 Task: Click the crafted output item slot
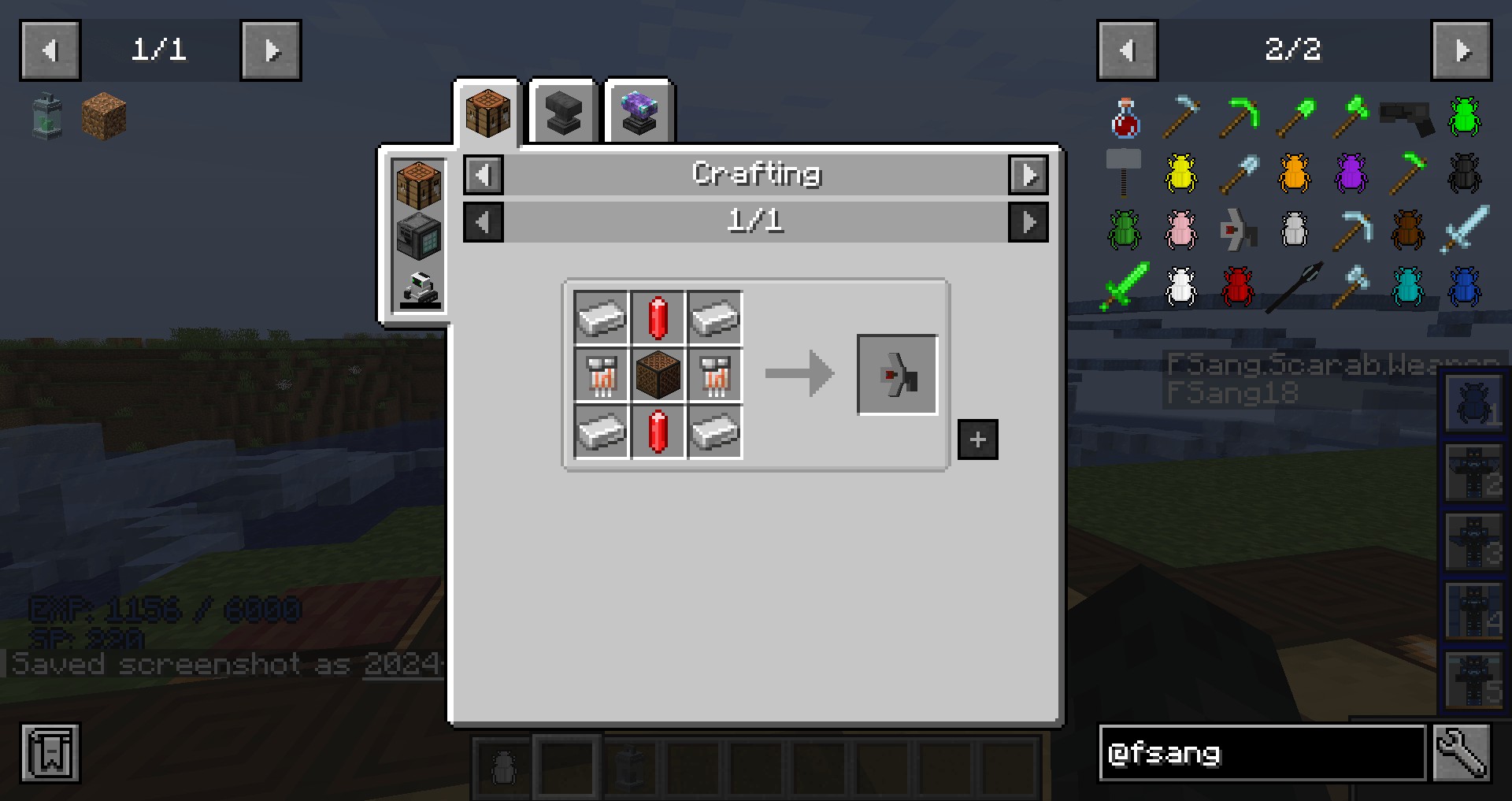[897, 374]
